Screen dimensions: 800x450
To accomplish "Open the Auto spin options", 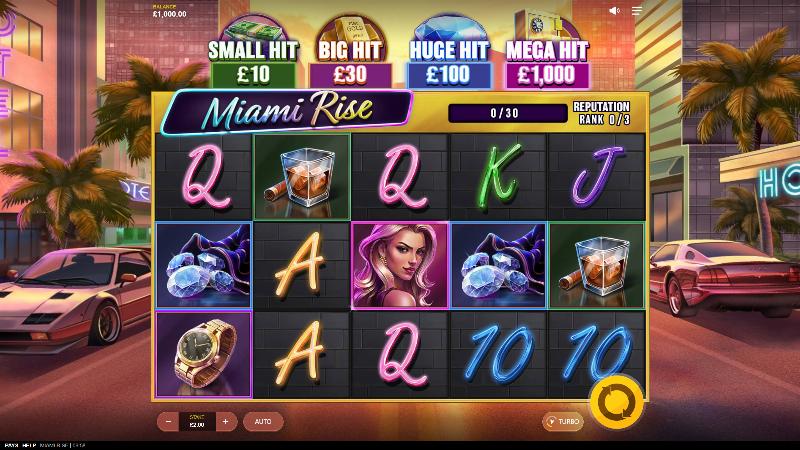I will [263, 422].
